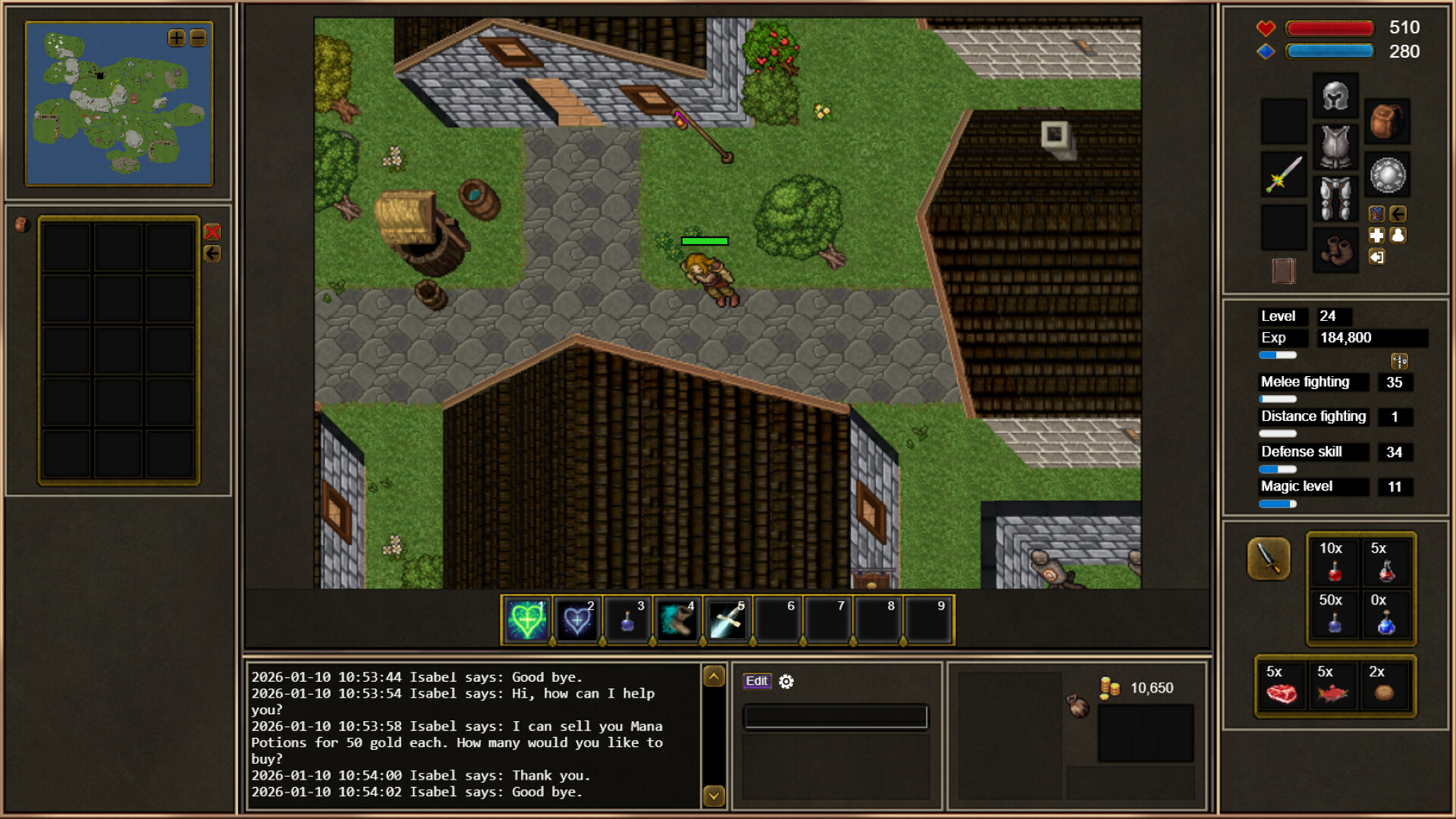This screenshot has height=819, width=1456.
Task: Click the mana potion in hotbar slot 3
Action: (x=627, y=620)
